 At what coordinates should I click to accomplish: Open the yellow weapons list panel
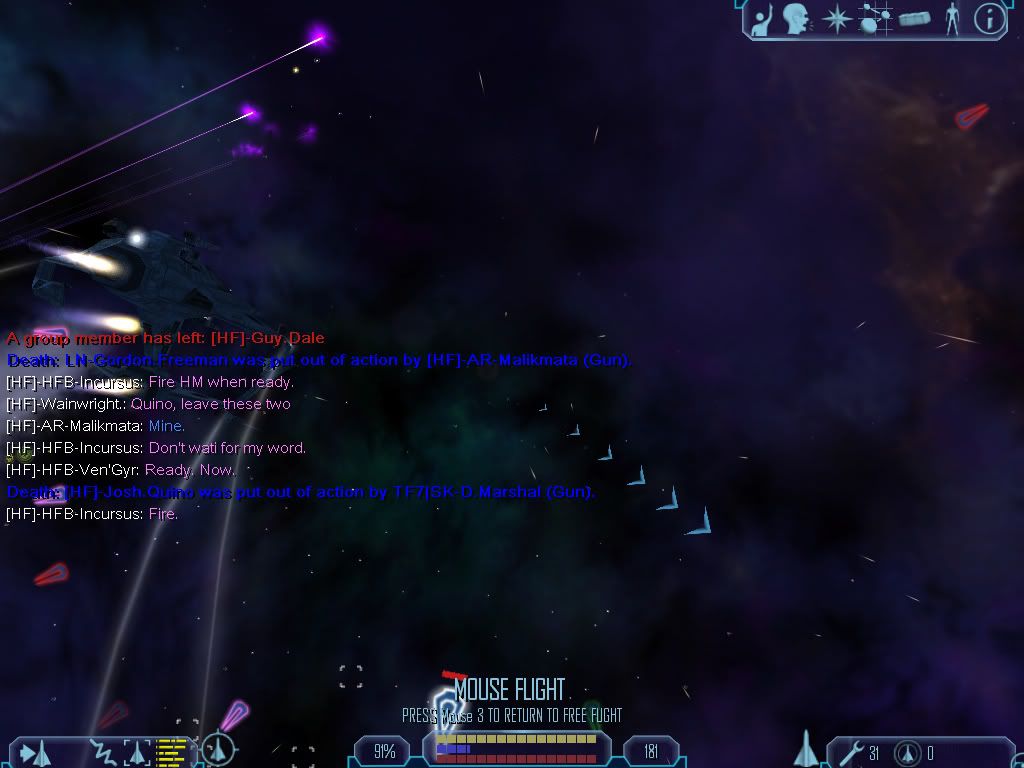(172, 751)
